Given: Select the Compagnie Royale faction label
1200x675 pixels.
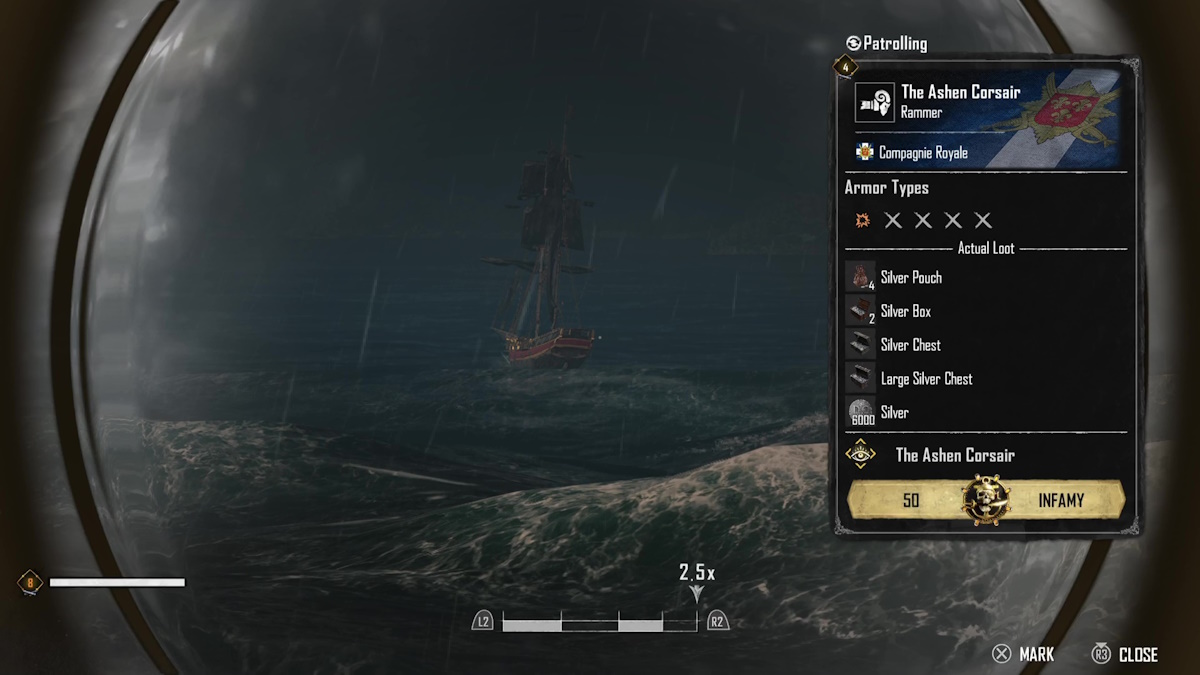Looking at the screenshot, I should click(923, 153).
